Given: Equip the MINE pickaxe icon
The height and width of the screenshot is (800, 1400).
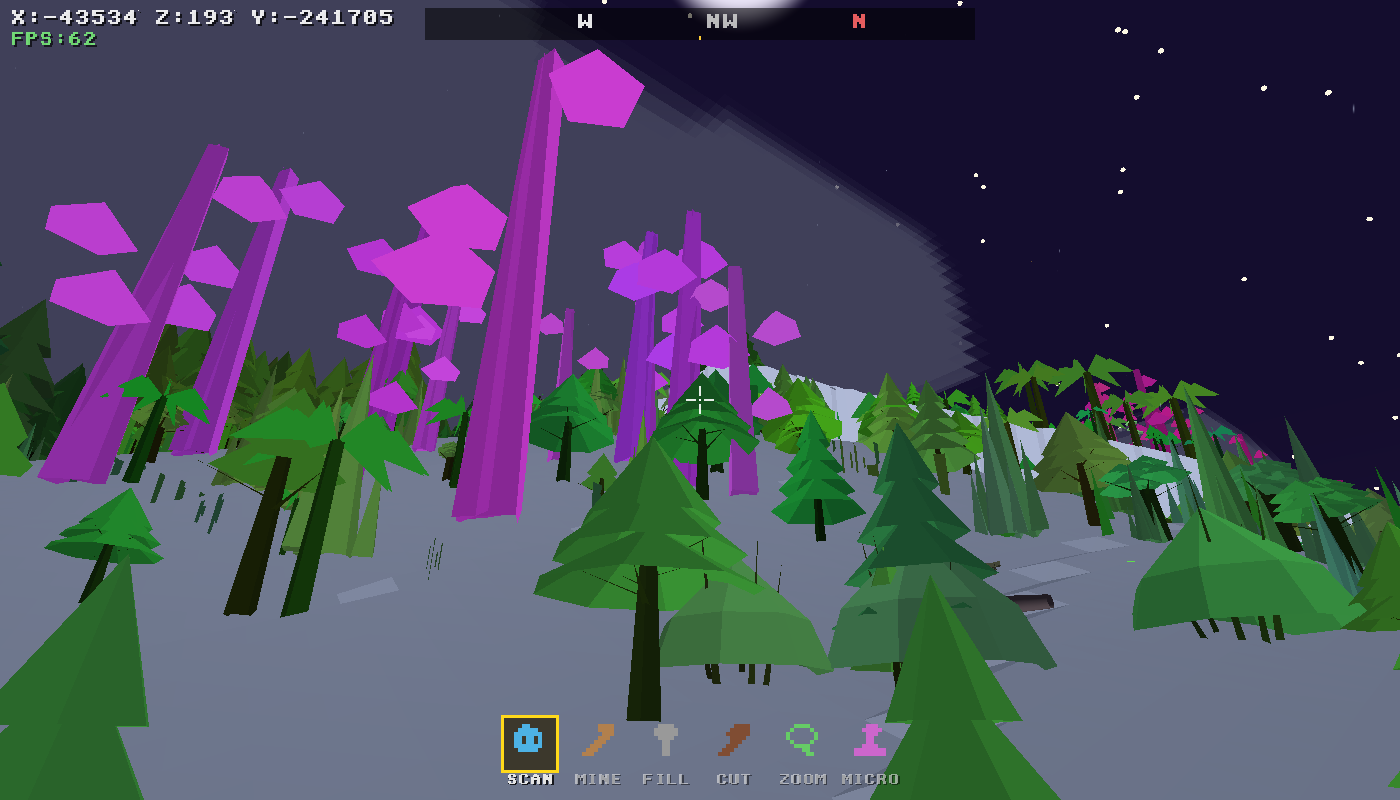Looking at the screenshot, I should tap(598, 741).
